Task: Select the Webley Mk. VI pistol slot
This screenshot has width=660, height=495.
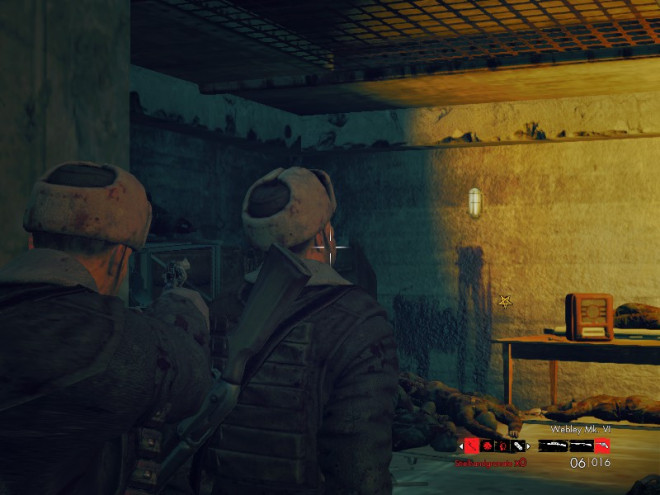Action: pos(601,446)
